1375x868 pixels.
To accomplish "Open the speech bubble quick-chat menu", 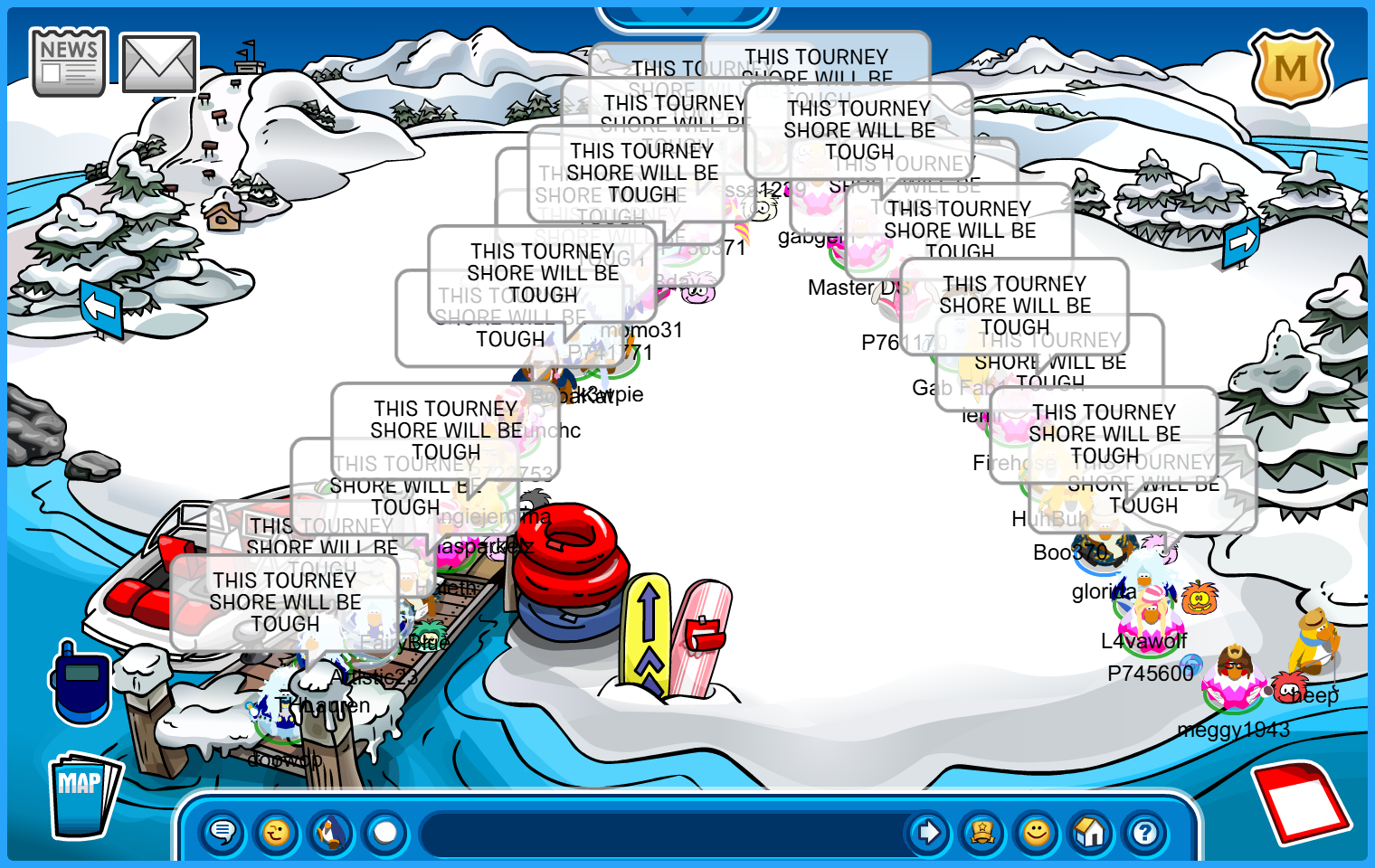I will (x=223, y=832).
